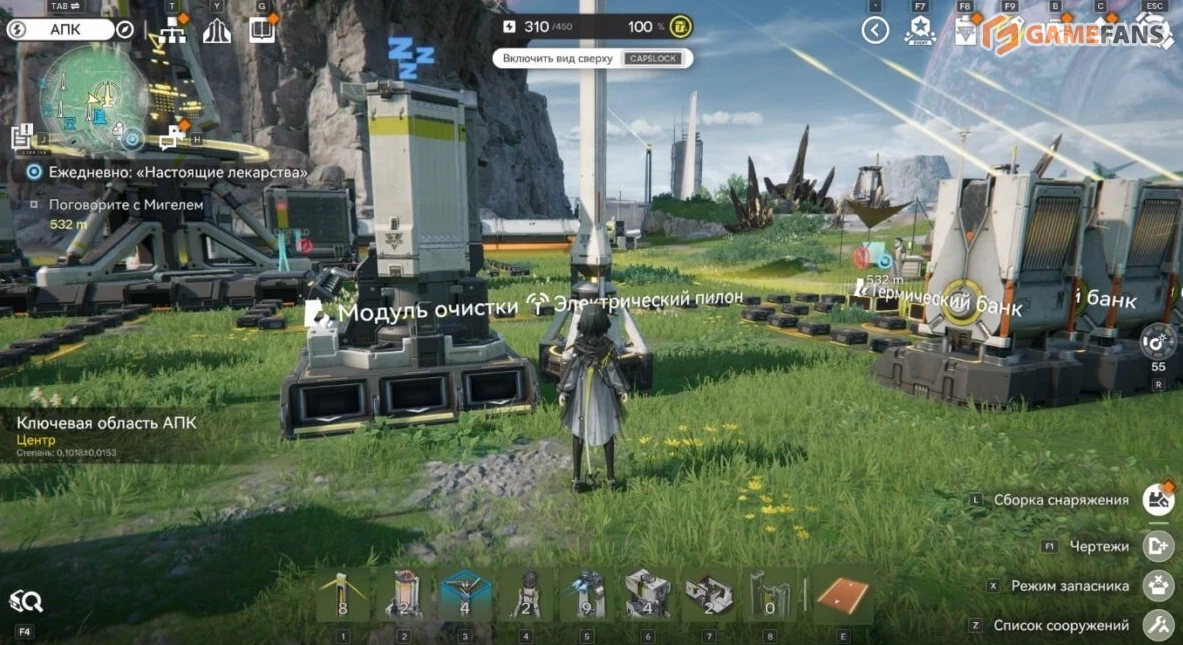1183x645 pixels.
Task: Choose the orange floor tile hotbar slot
Action: [842, 596]
